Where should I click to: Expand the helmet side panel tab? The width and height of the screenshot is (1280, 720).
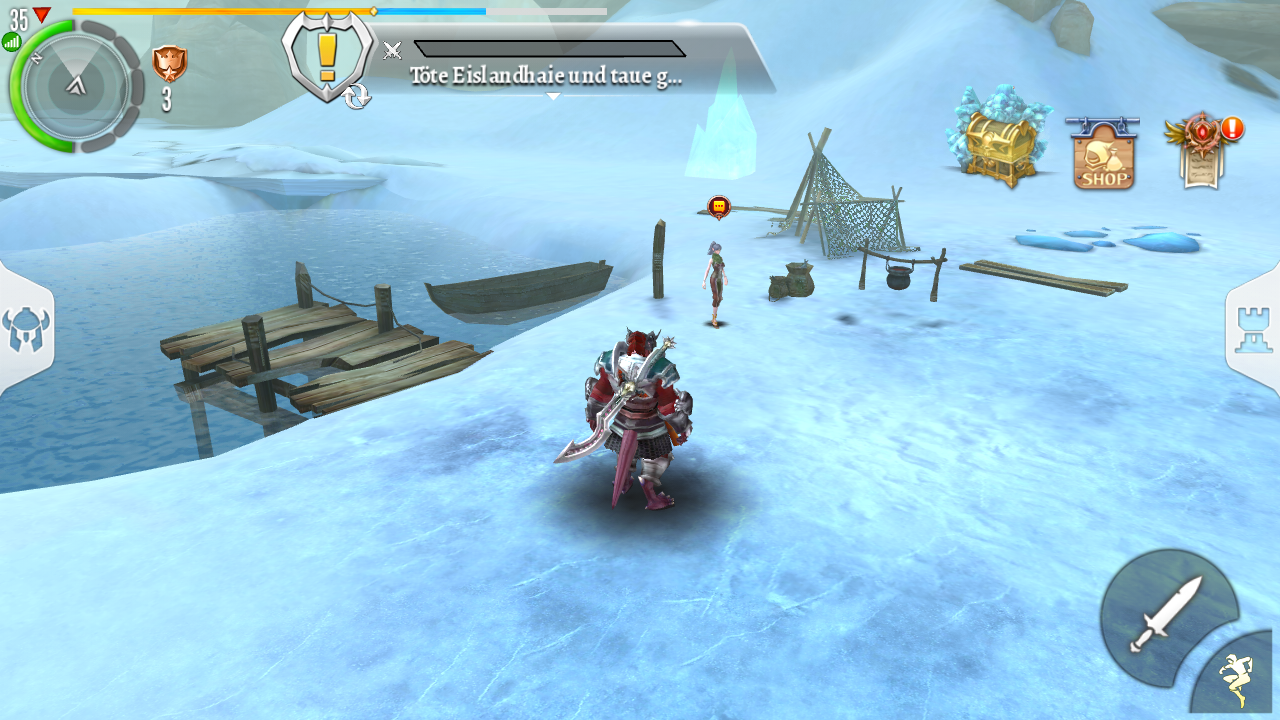coord(26,330)
